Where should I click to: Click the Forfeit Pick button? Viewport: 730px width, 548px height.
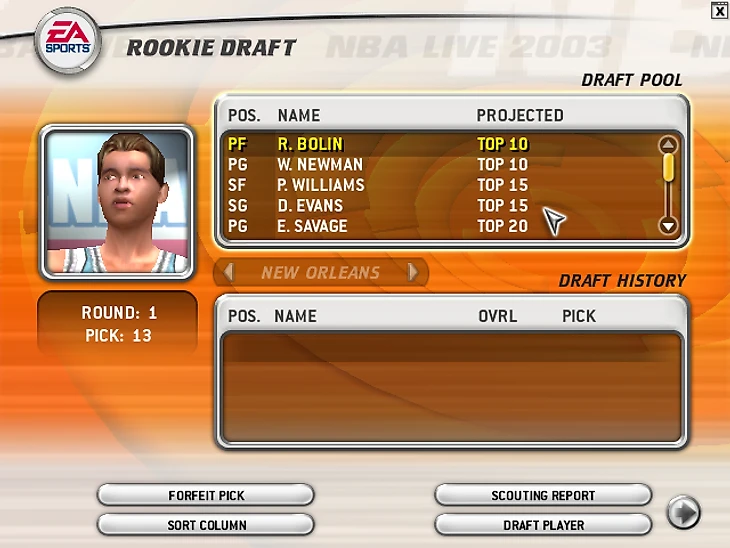[206, 495]
